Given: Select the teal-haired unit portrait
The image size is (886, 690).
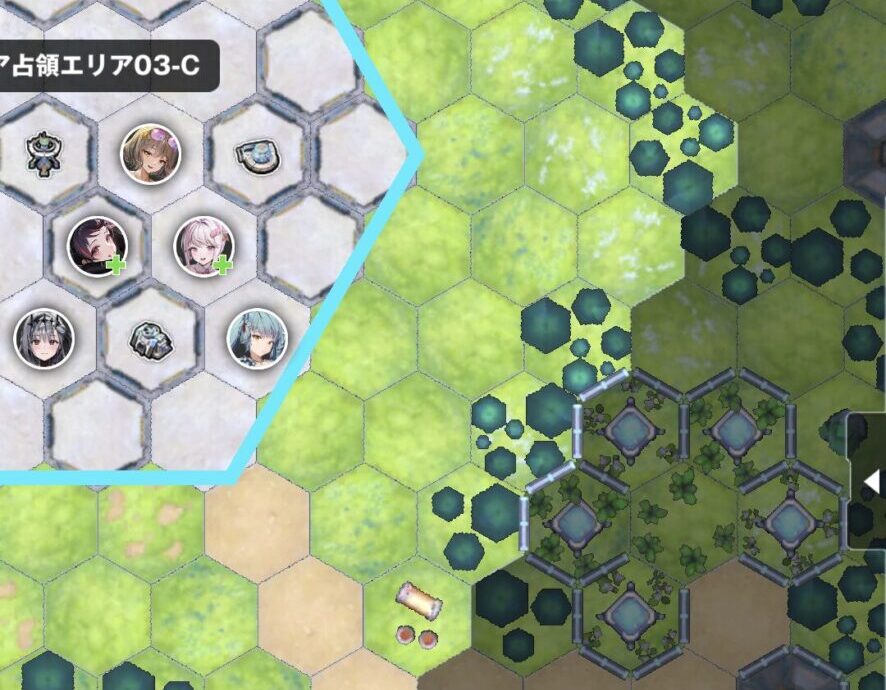Looking at the screenshot, I should [257, 337].
